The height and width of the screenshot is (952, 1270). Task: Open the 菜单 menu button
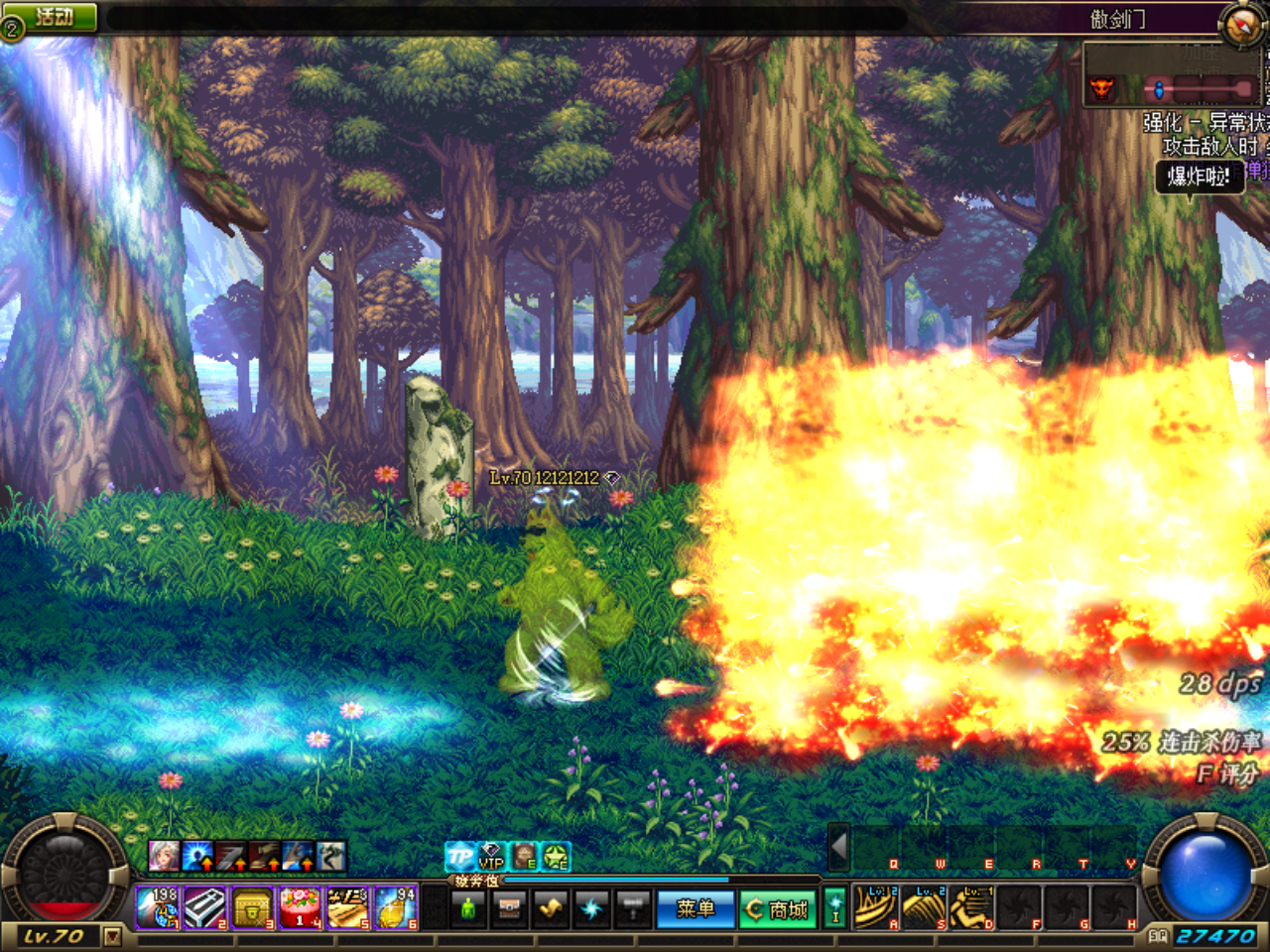(x=696, y=908)
